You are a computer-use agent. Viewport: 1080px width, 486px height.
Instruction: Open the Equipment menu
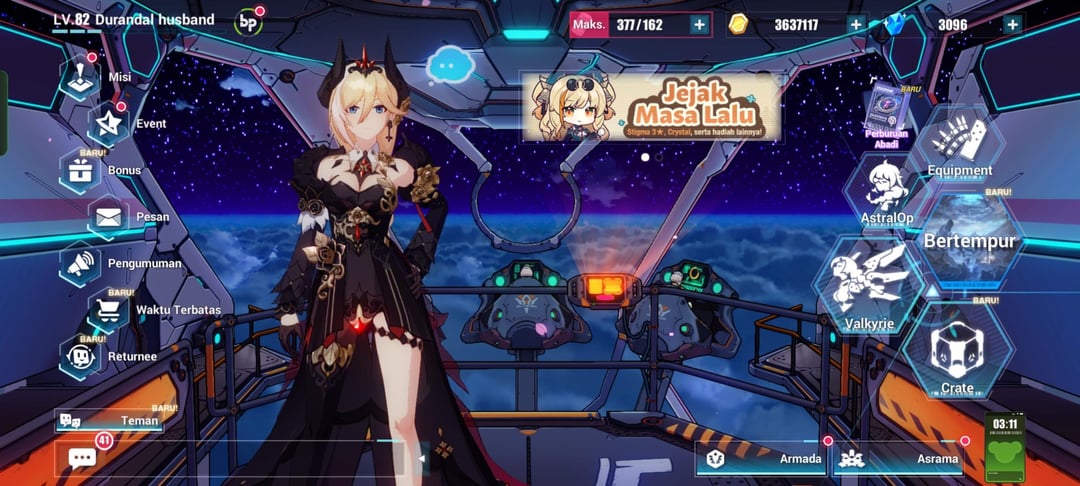(x=959, y=148)
